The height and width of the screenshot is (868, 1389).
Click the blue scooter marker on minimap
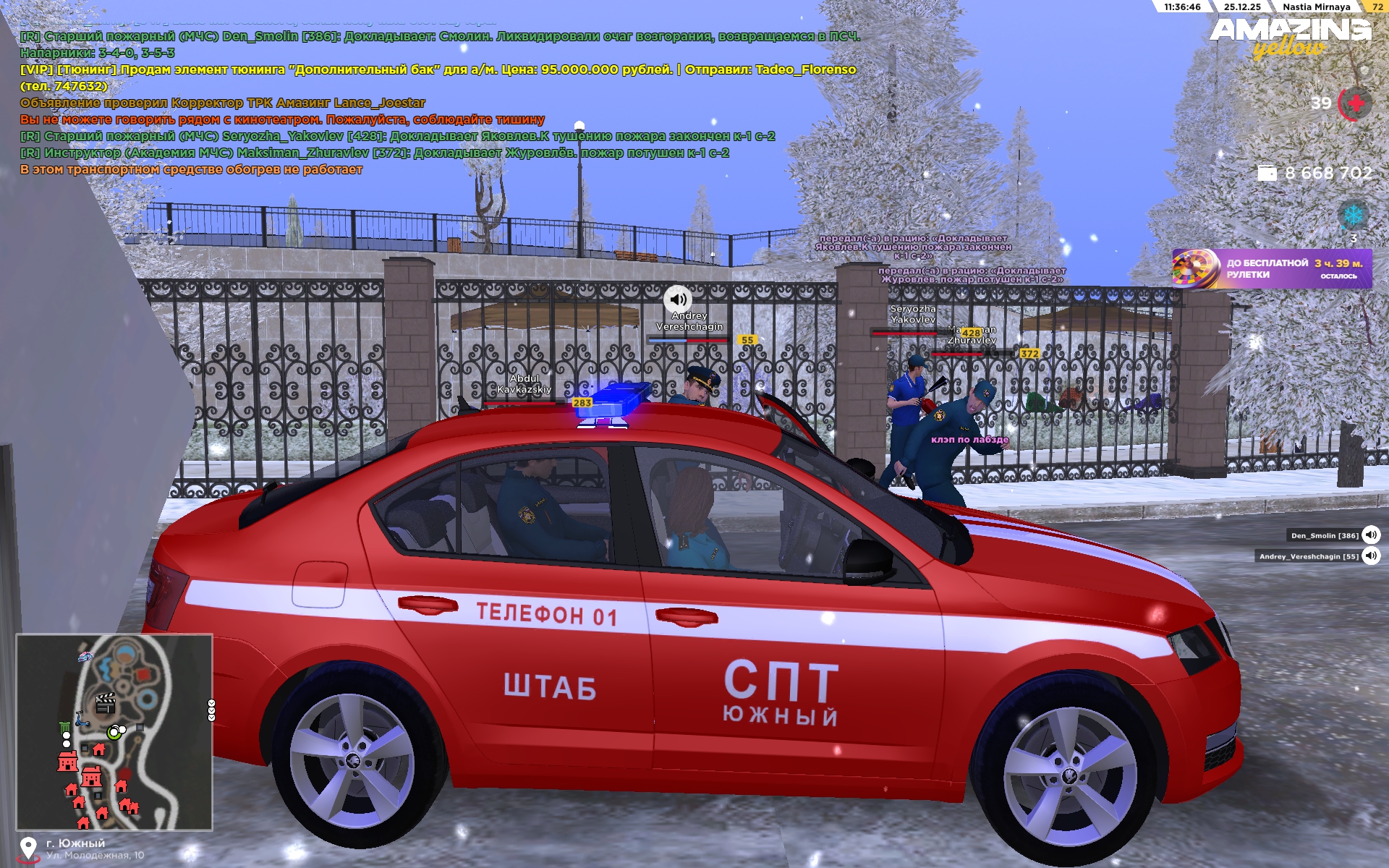81,719
